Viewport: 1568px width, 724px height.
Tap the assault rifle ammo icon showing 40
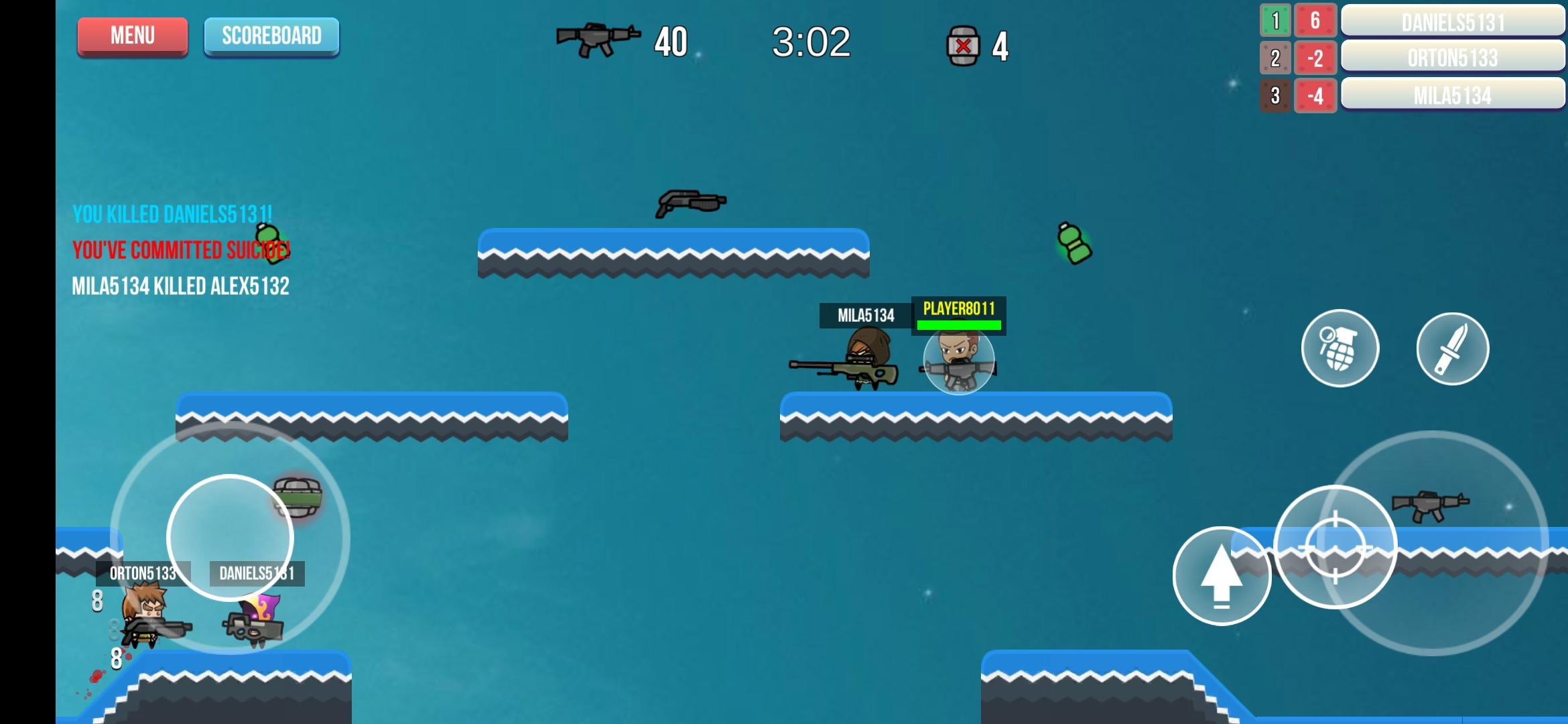[598, 40]
